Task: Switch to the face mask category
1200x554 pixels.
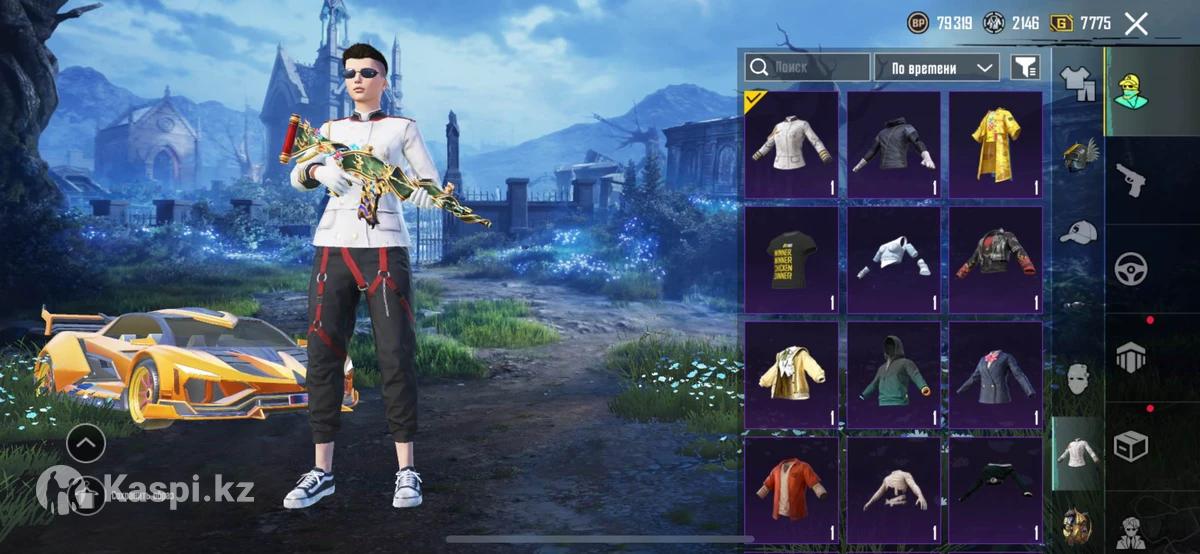Action: coord(1077,380)
